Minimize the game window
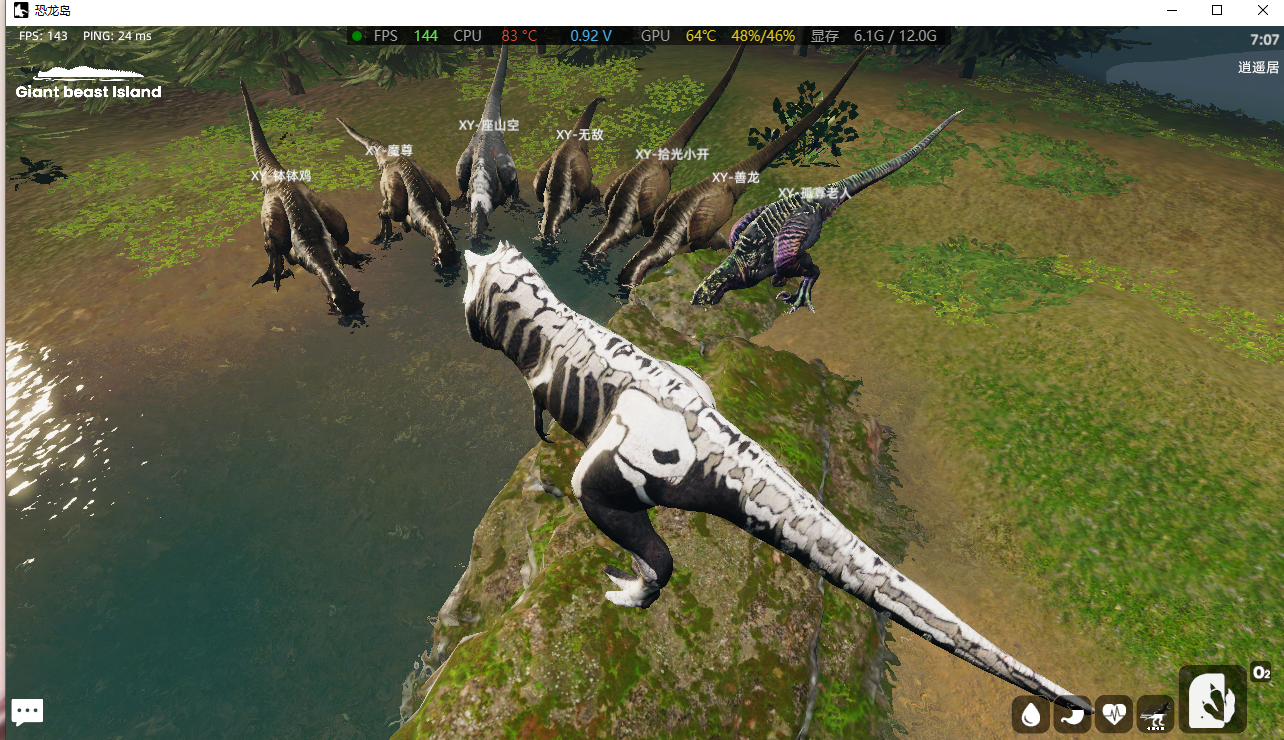 point(1173,10)
